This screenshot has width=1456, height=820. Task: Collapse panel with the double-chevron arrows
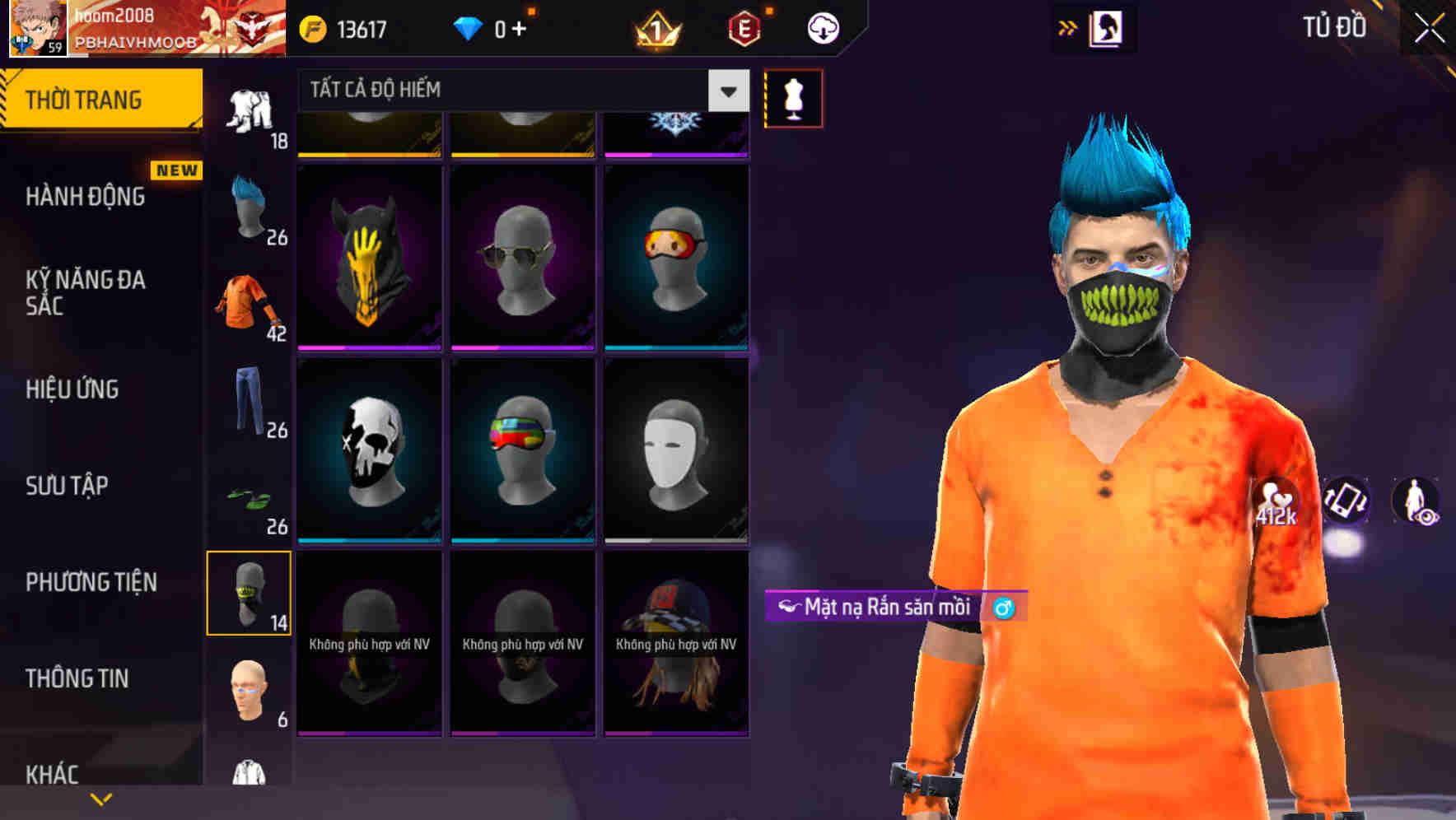(1067, 27)
